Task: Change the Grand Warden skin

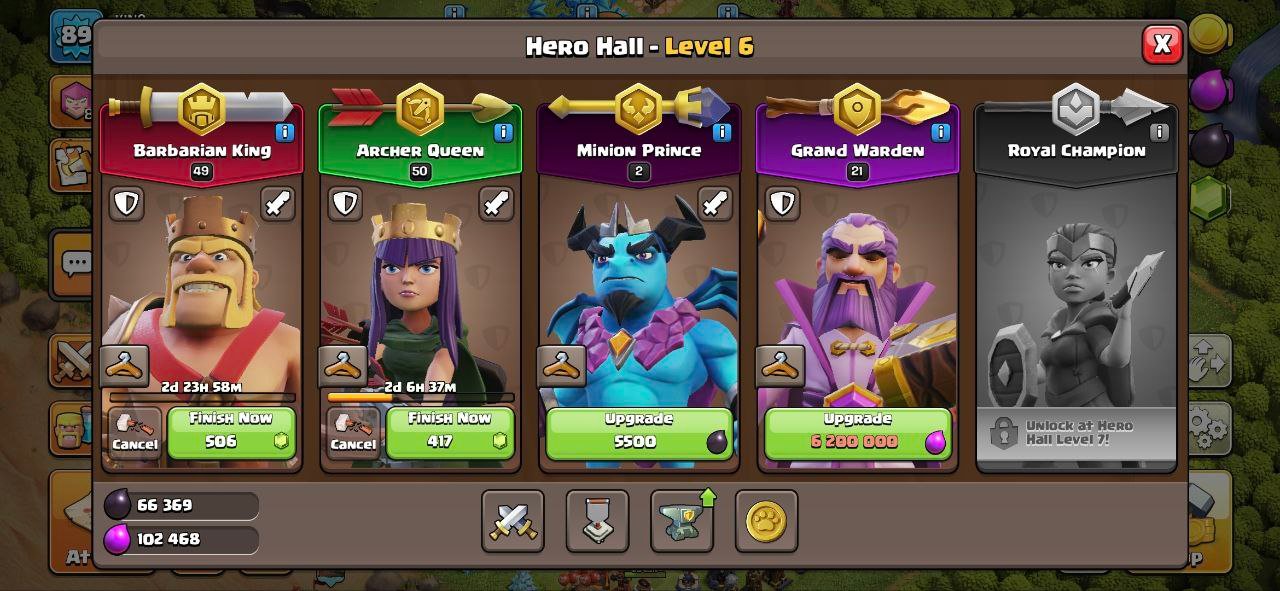Action: (780, 366)
